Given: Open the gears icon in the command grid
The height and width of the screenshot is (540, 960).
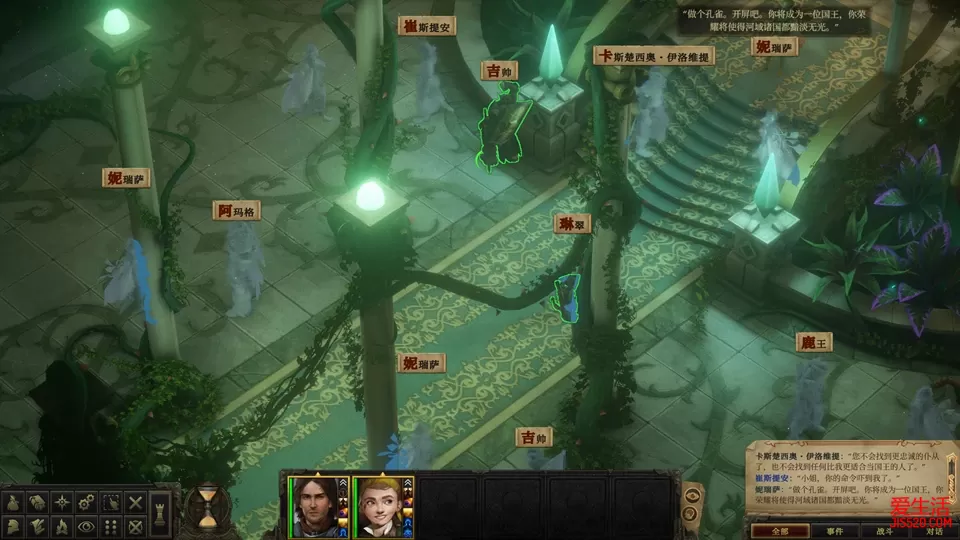Looking at the screenshot, I should (x=87, y=501).
